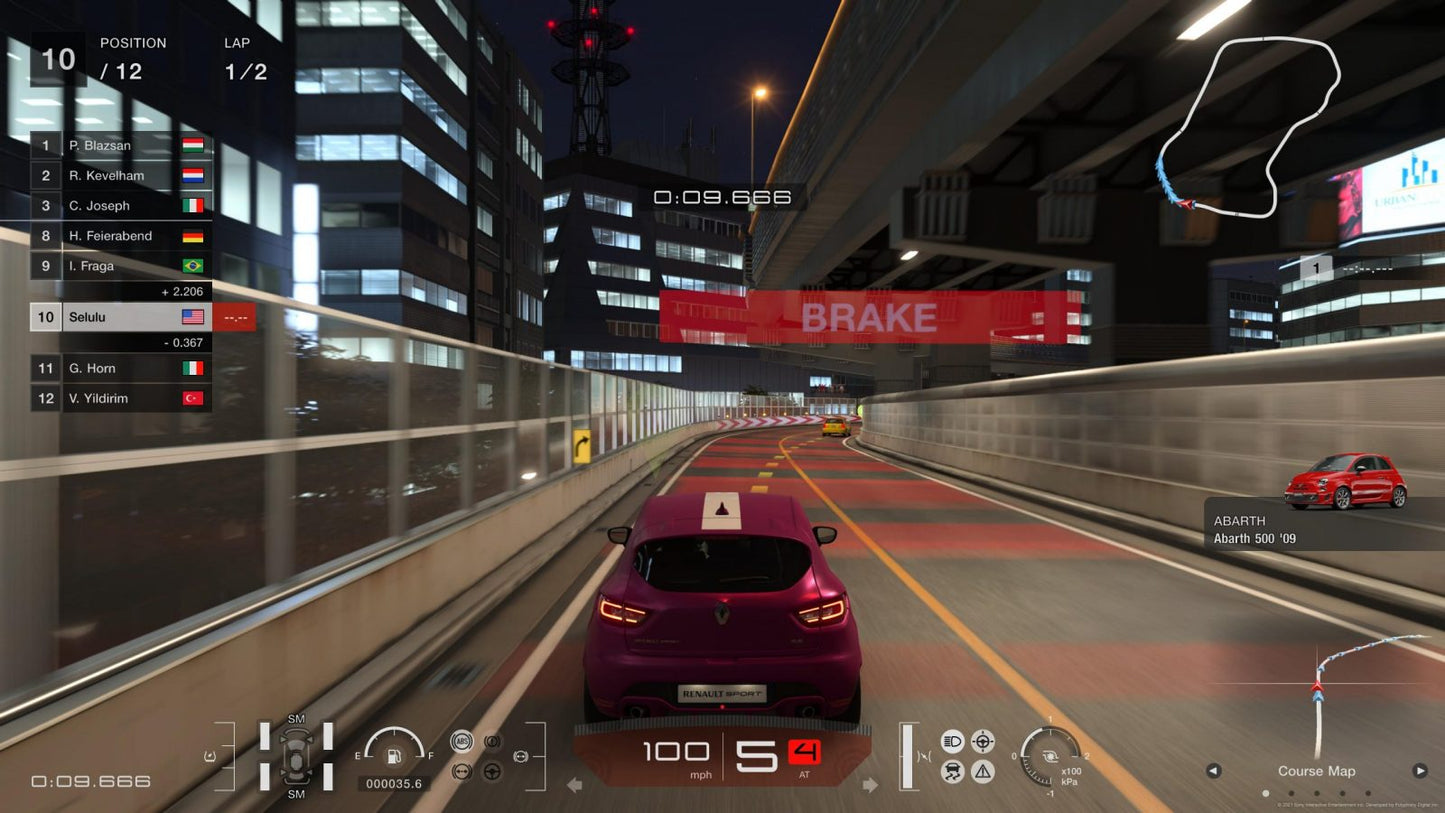The width and height of the screenshot is (1445, 813).
Task: Click the left arrow beside Course Map
Action: 1214,771
